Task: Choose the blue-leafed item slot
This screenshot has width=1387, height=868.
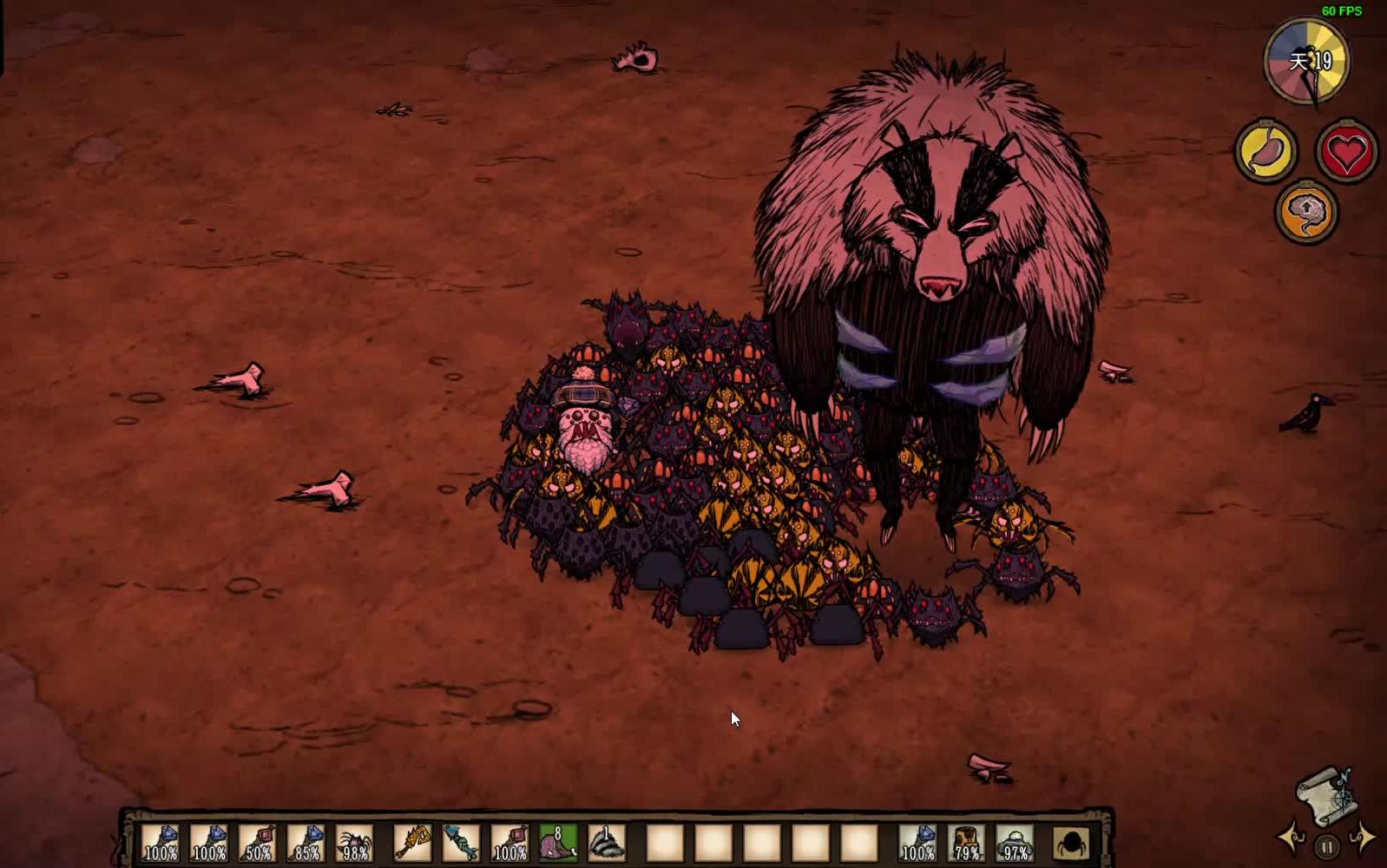Action: pyautogui.click(x=461, y=843)
